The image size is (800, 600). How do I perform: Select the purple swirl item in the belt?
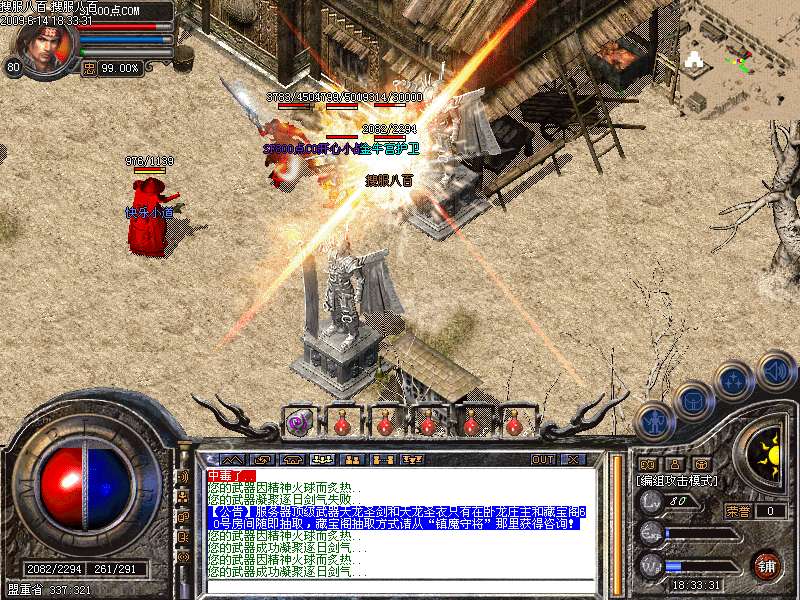298,423
